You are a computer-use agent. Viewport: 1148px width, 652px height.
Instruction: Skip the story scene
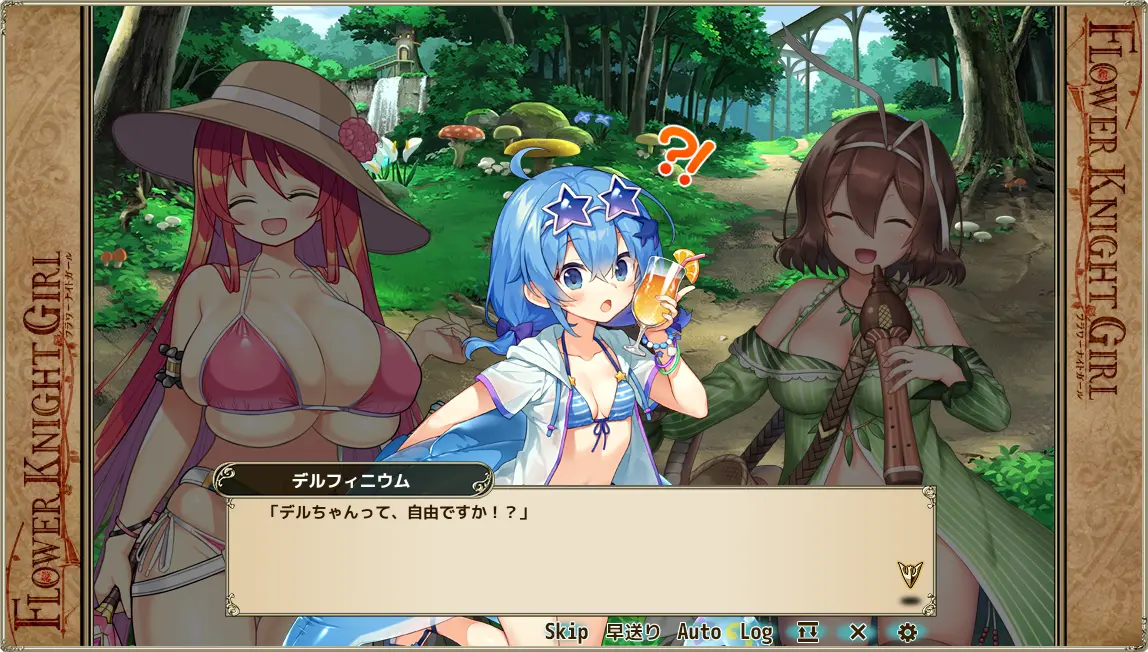coord(566,632)
